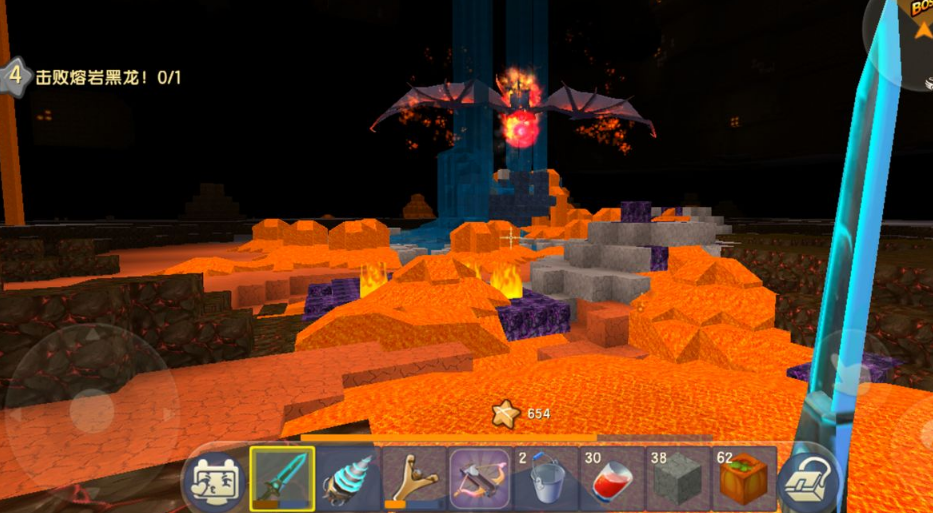Select the drill tool hotbar slot
The height and width of the screenshot is (513, 933).
[348, 478]
